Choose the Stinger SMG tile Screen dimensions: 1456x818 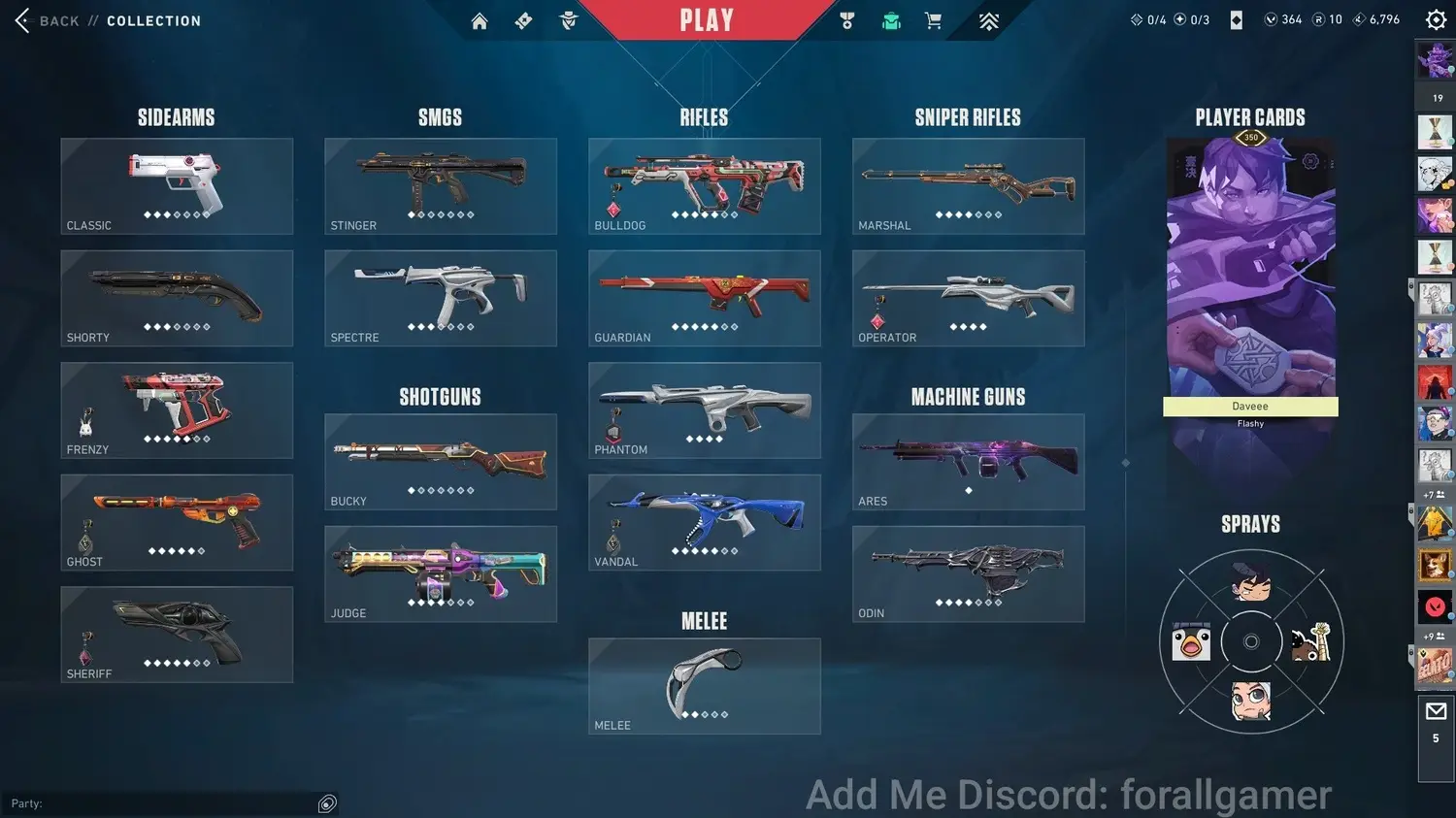tap(441, 185)
